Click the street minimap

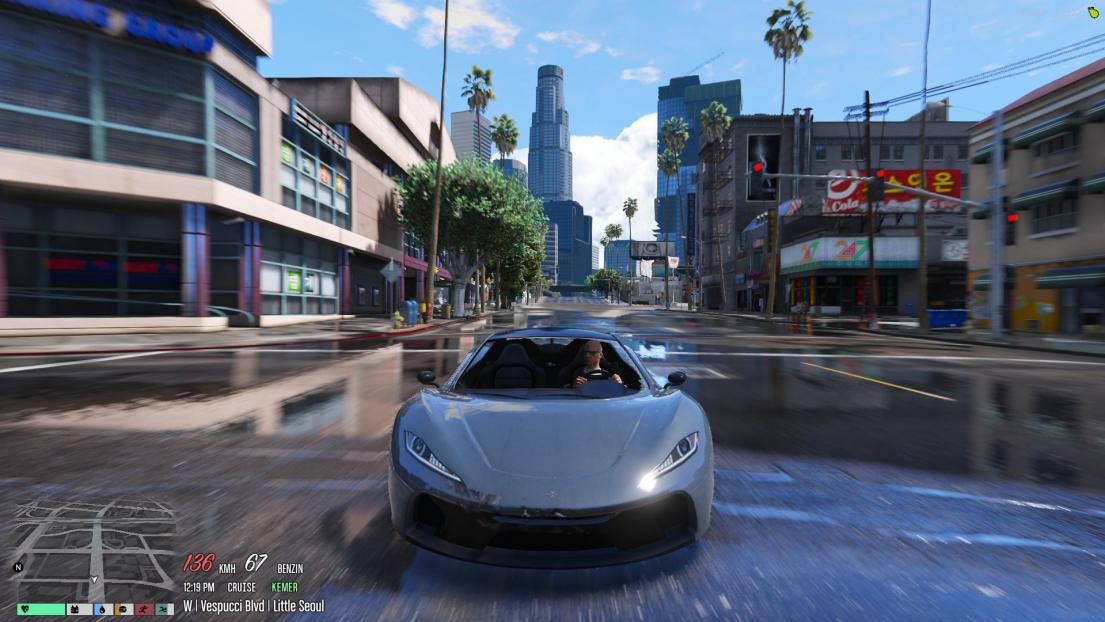(x=95, y=545)
